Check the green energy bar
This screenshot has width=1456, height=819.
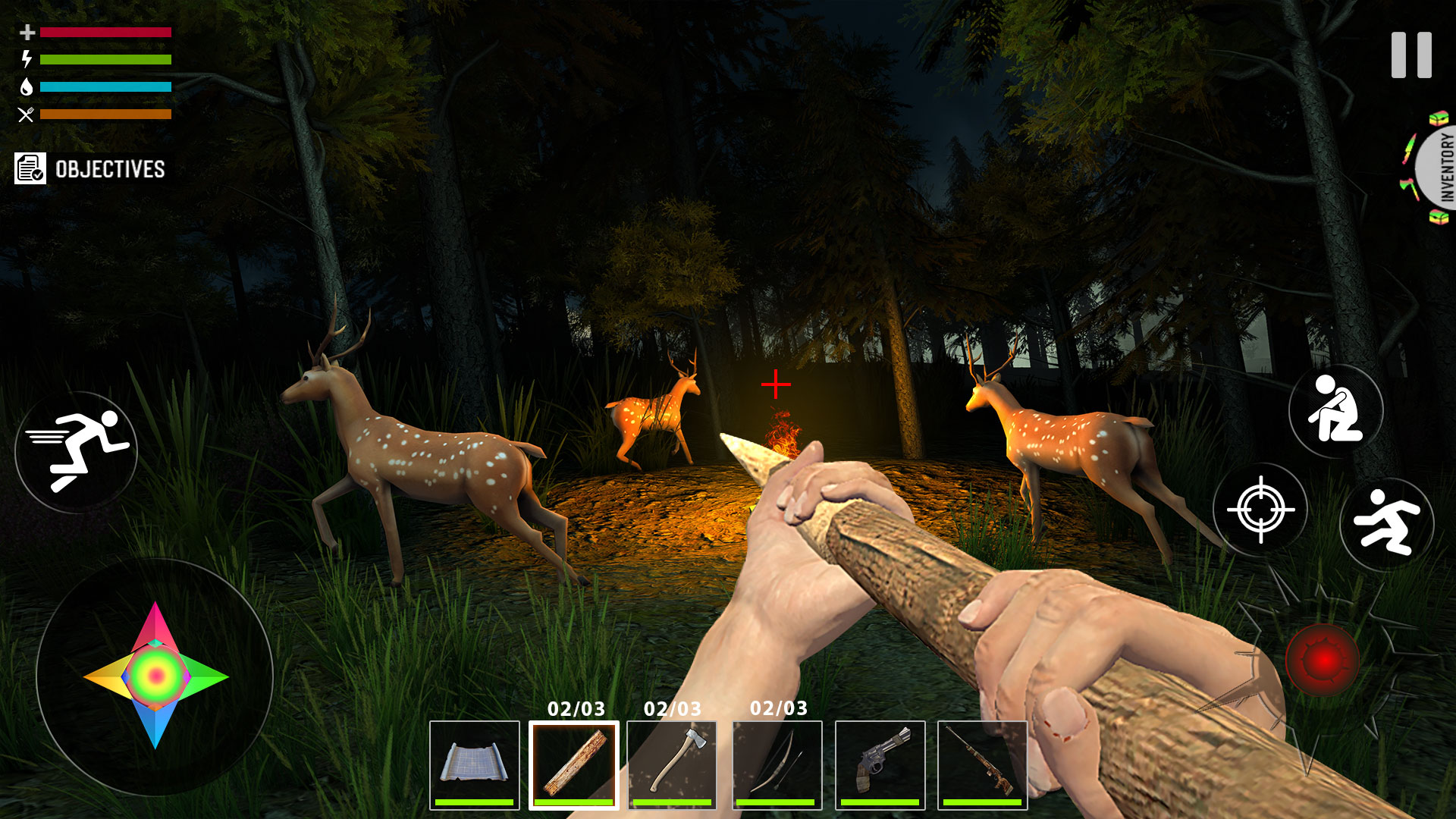tap(106, 58)
